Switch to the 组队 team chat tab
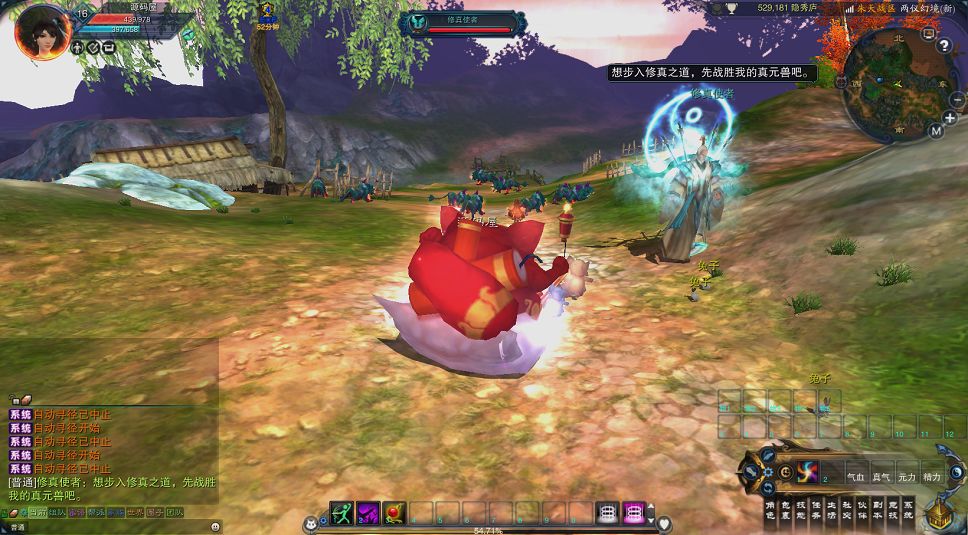Image resolution: width=968 pixels, height=535 pixels. point(57,512)
